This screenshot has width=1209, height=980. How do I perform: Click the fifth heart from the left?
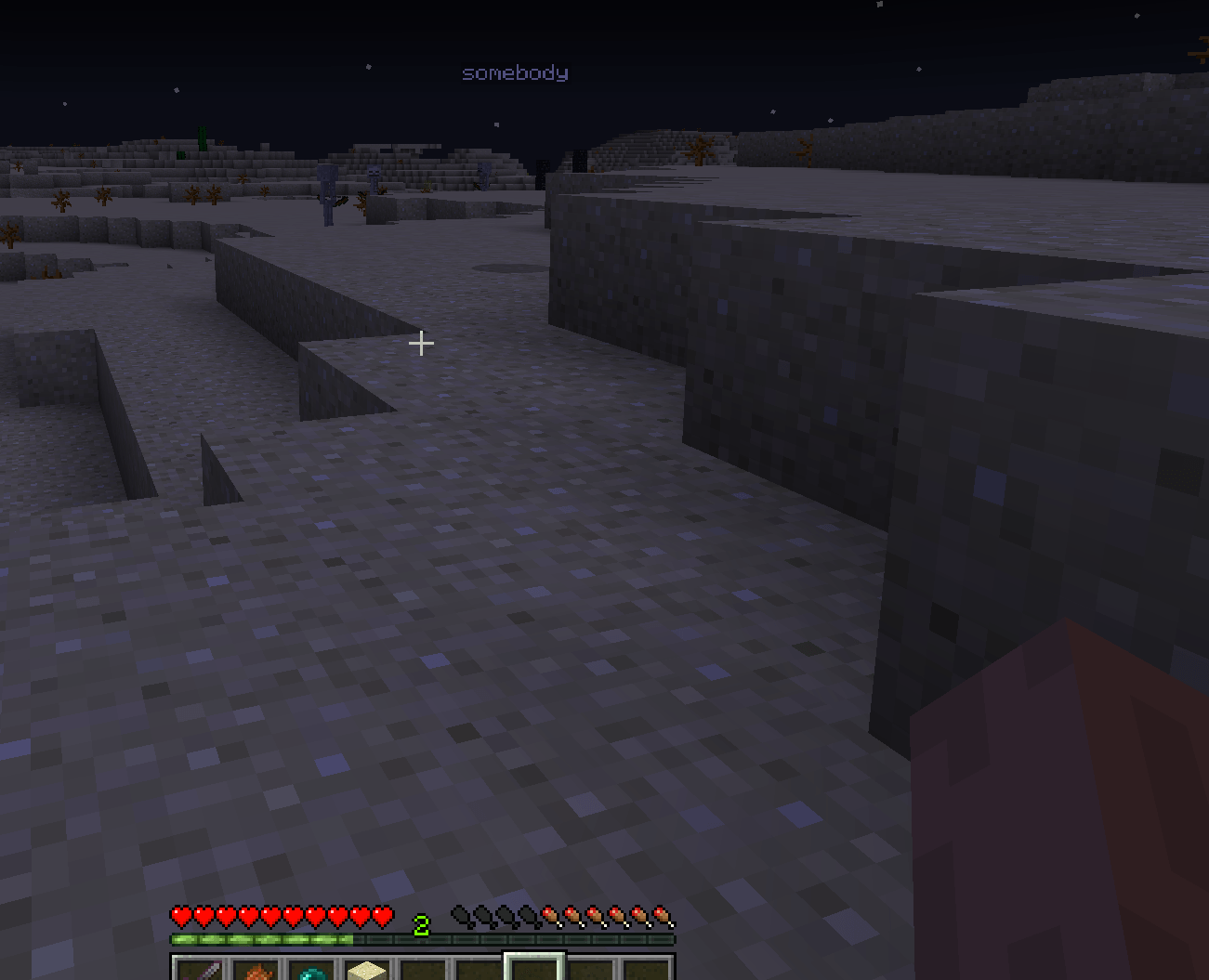[x=269, y=916]
